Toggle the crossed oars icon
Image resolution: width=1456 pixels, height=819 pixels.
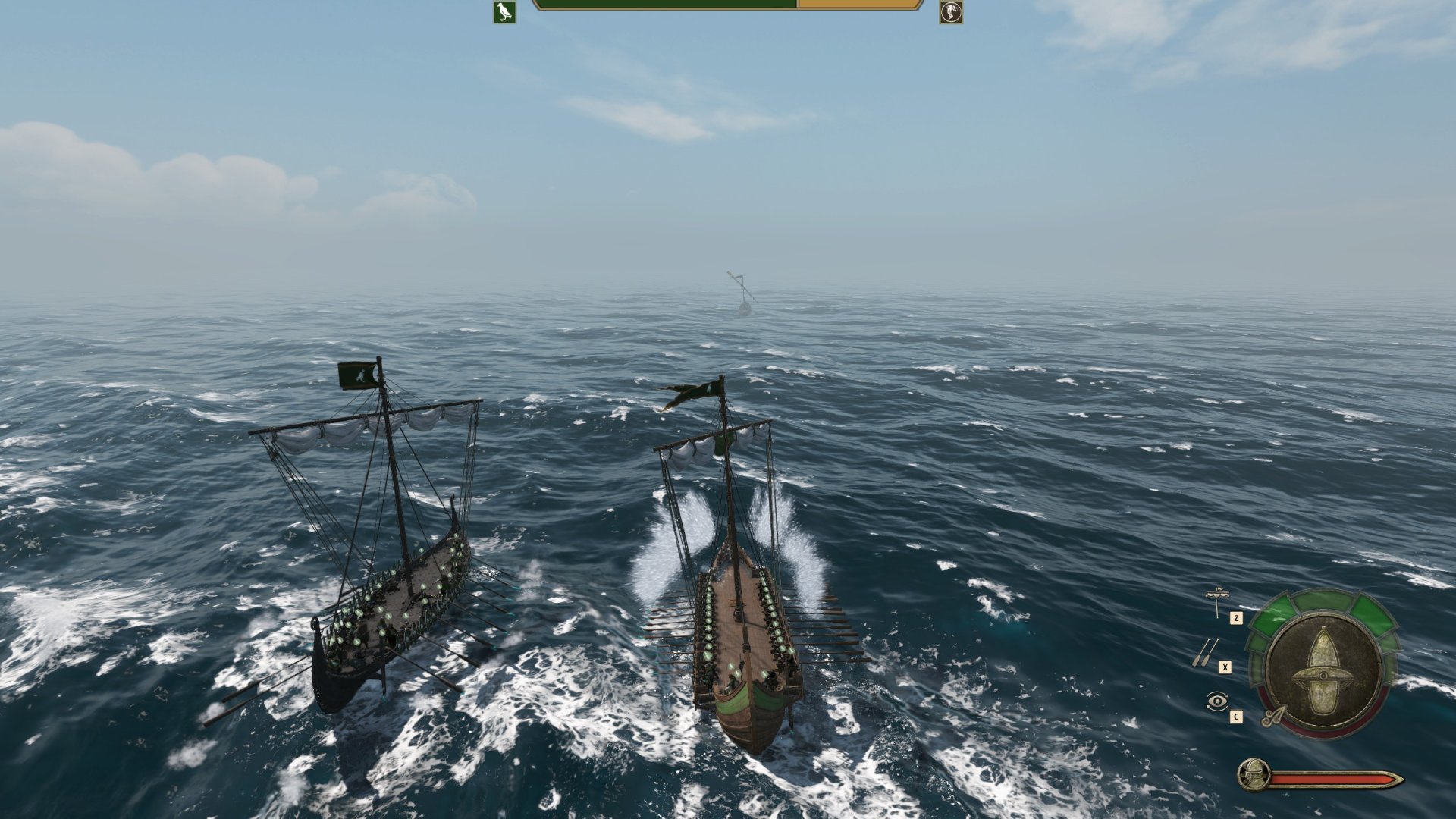click(1205, 651)
